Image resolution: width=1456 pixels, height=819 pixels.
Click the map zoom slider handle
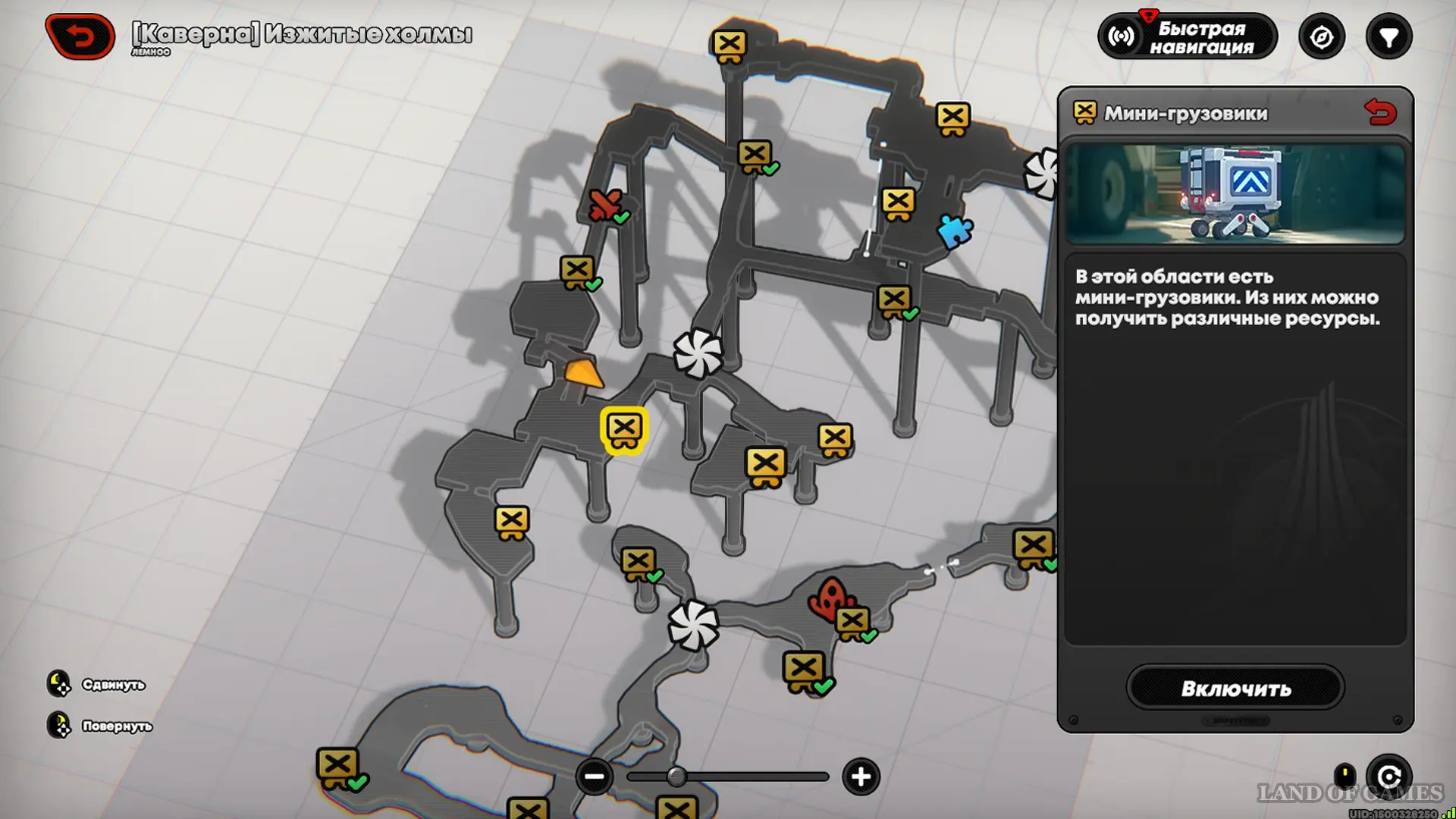[676, 777]
